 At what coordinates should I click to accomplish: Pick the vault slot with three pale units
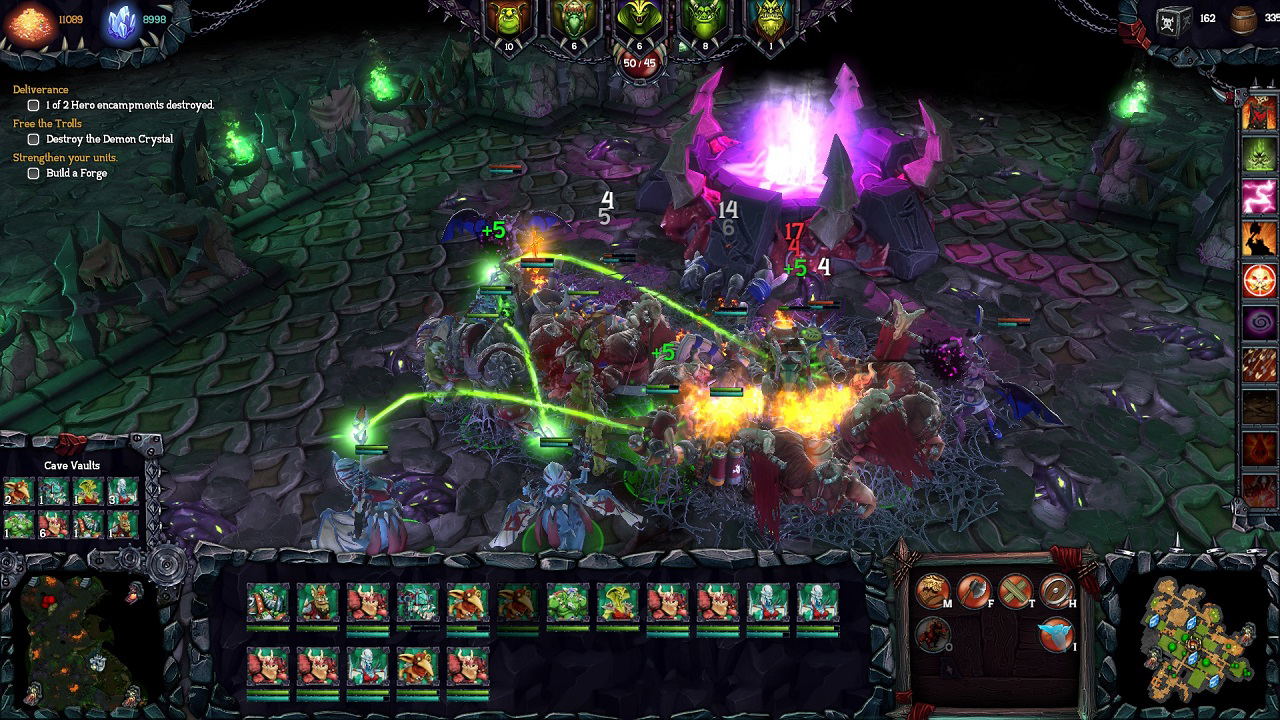pos(122,491)
